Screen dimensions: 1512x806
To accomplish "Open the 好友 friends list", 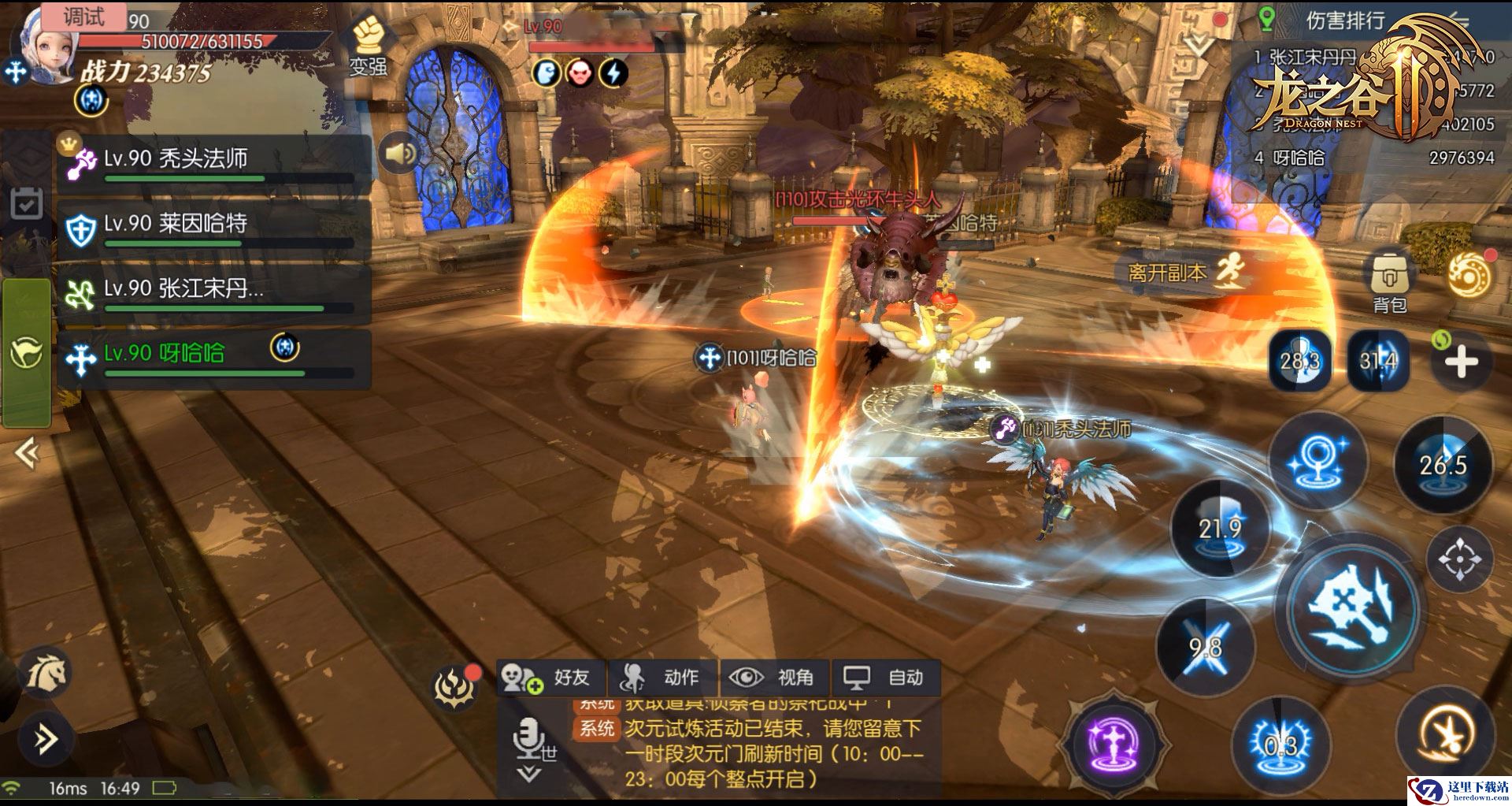I will pyautogui.click(x=551, y=678).
